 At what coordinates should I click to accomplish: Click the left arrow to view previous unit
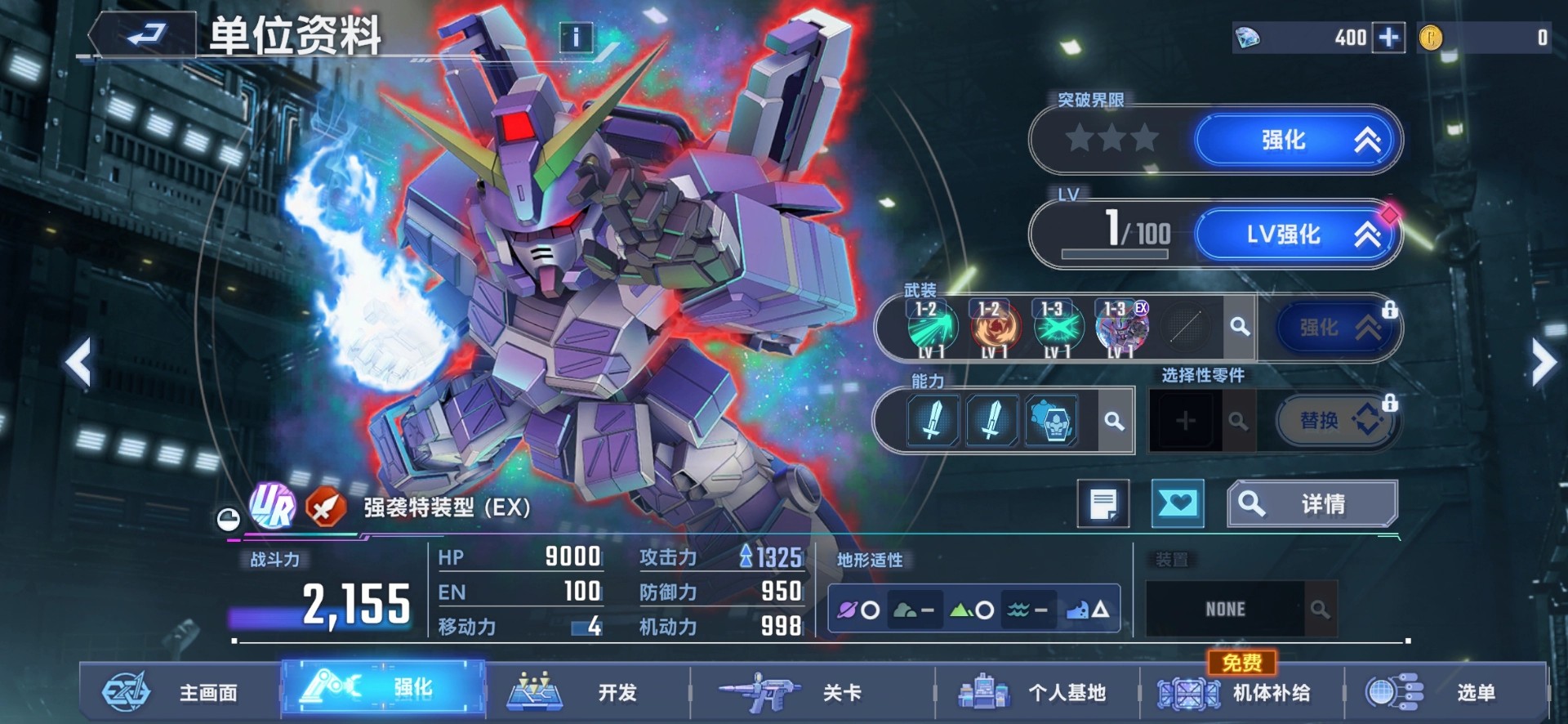[78, 360]
